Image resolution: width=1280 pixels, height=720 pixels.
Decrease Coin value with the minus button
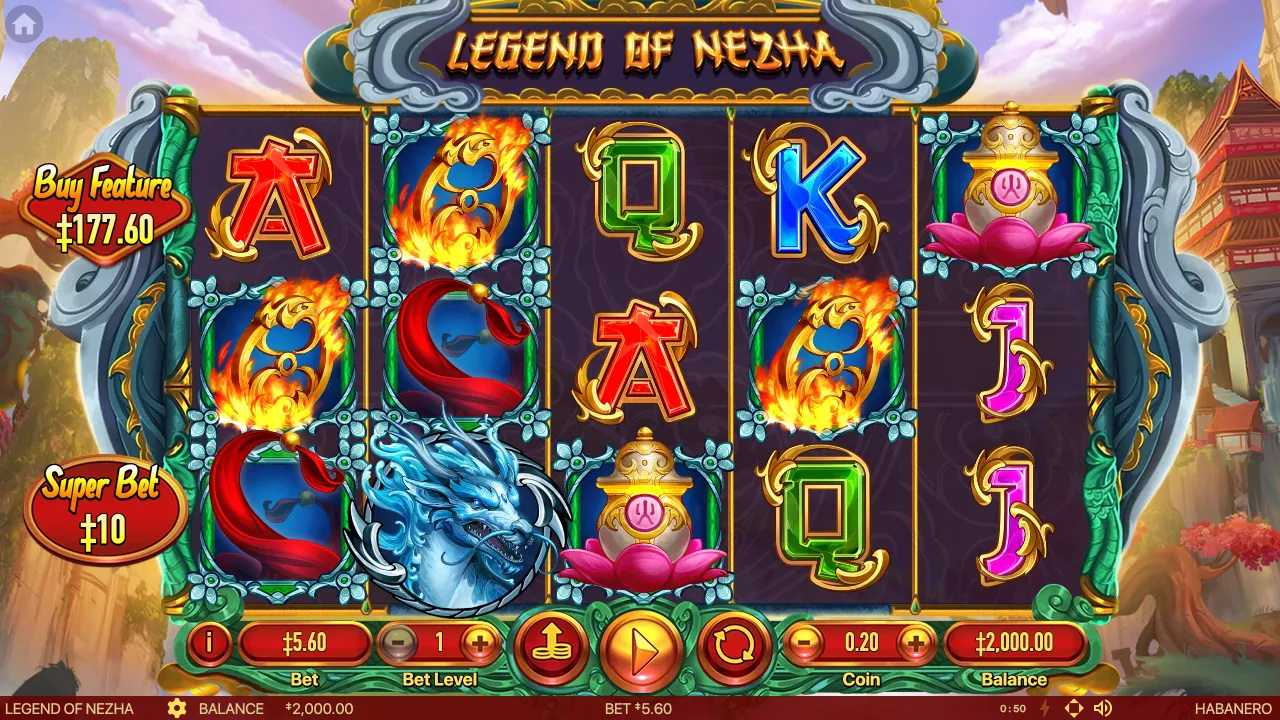click(x=804, y=643)
